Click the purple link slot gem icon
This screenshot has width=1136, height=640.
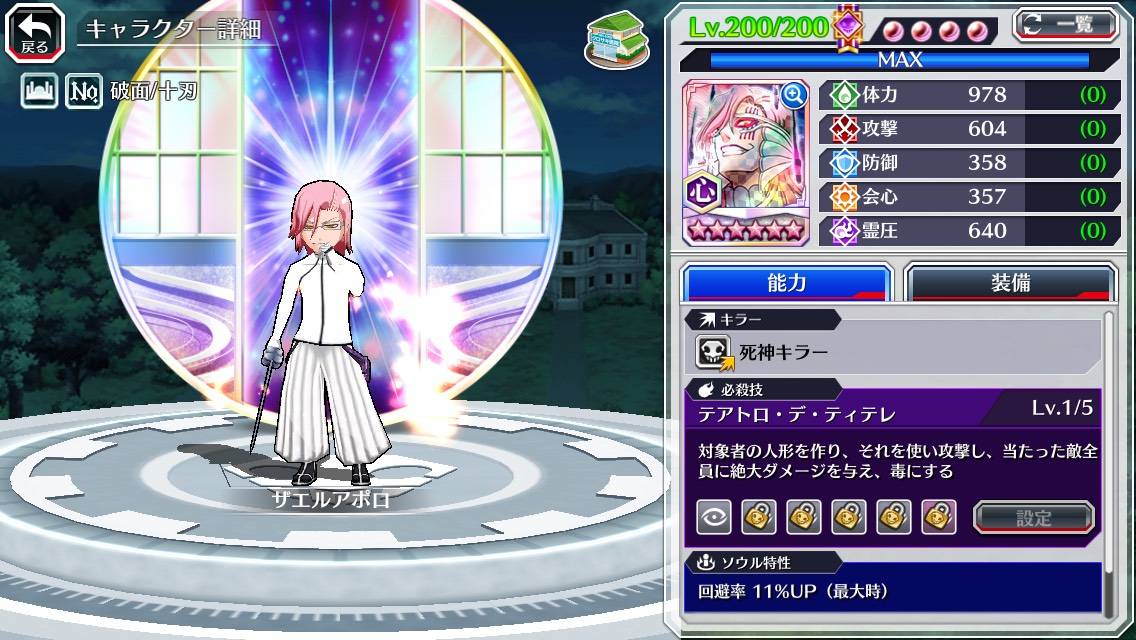pyautogui.click(x=848, y=25)
